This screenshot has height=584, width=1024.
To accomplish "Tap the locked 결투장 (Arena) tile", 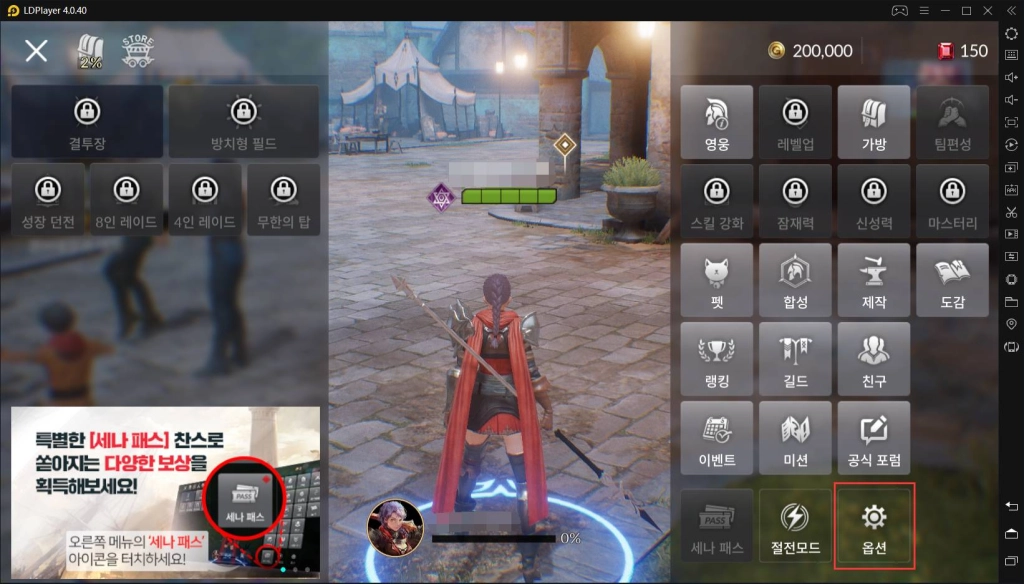I will [87, 121].
